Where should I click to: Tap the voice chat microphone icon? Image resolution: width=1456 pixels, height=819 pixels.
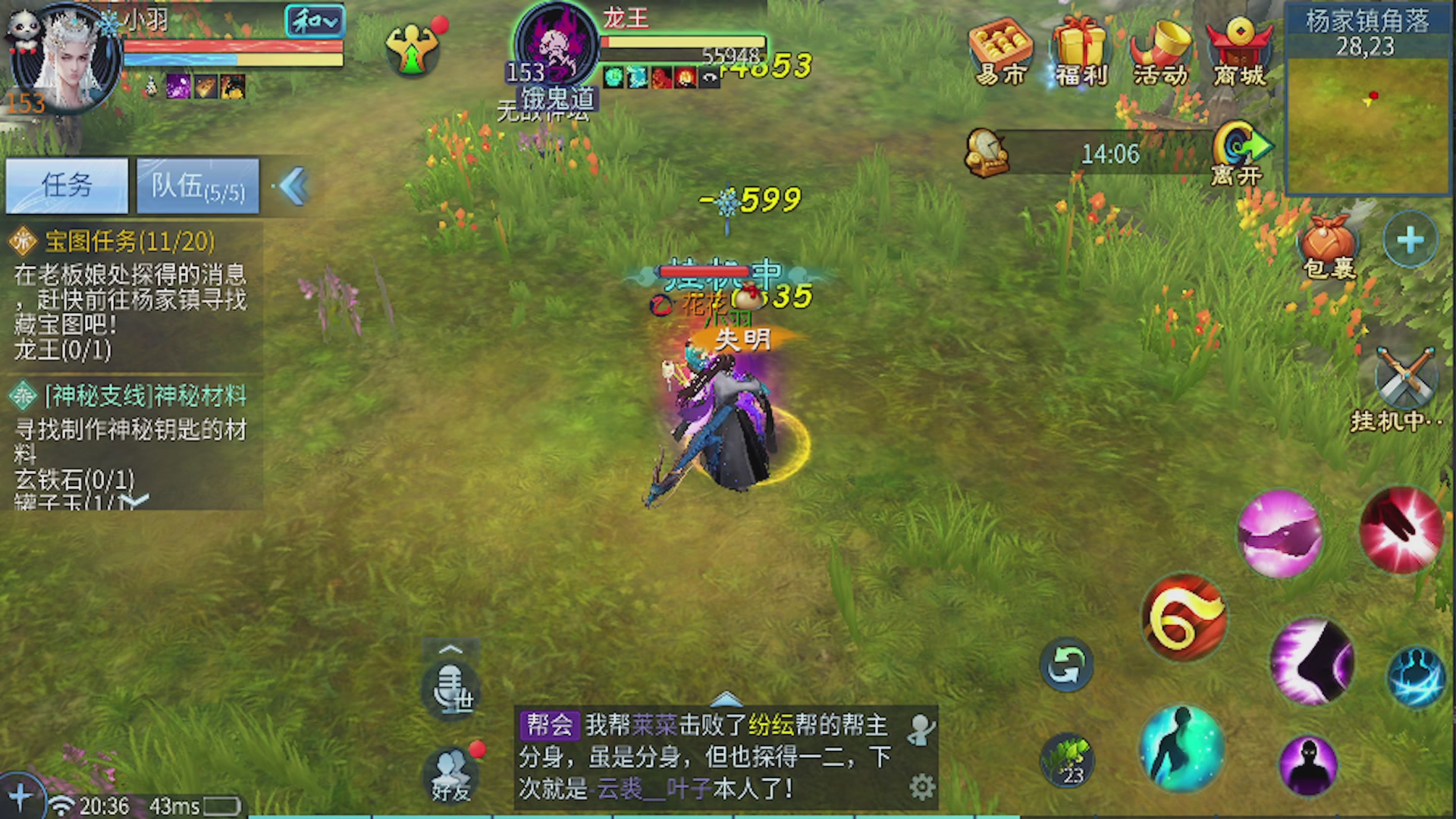[452, 690]
